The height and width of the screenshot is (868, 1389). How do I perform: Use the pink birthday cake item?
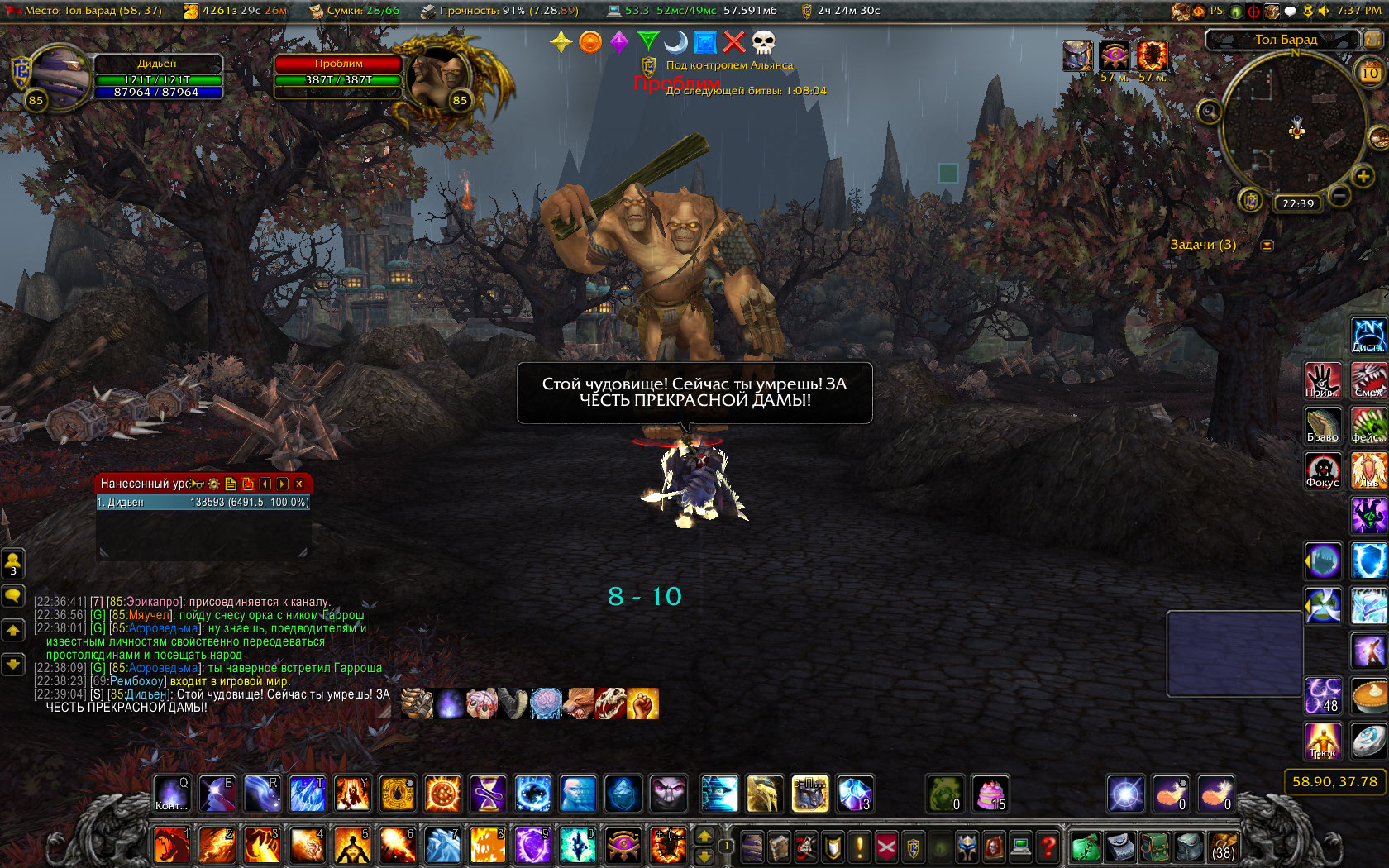(x=989, y=795)
